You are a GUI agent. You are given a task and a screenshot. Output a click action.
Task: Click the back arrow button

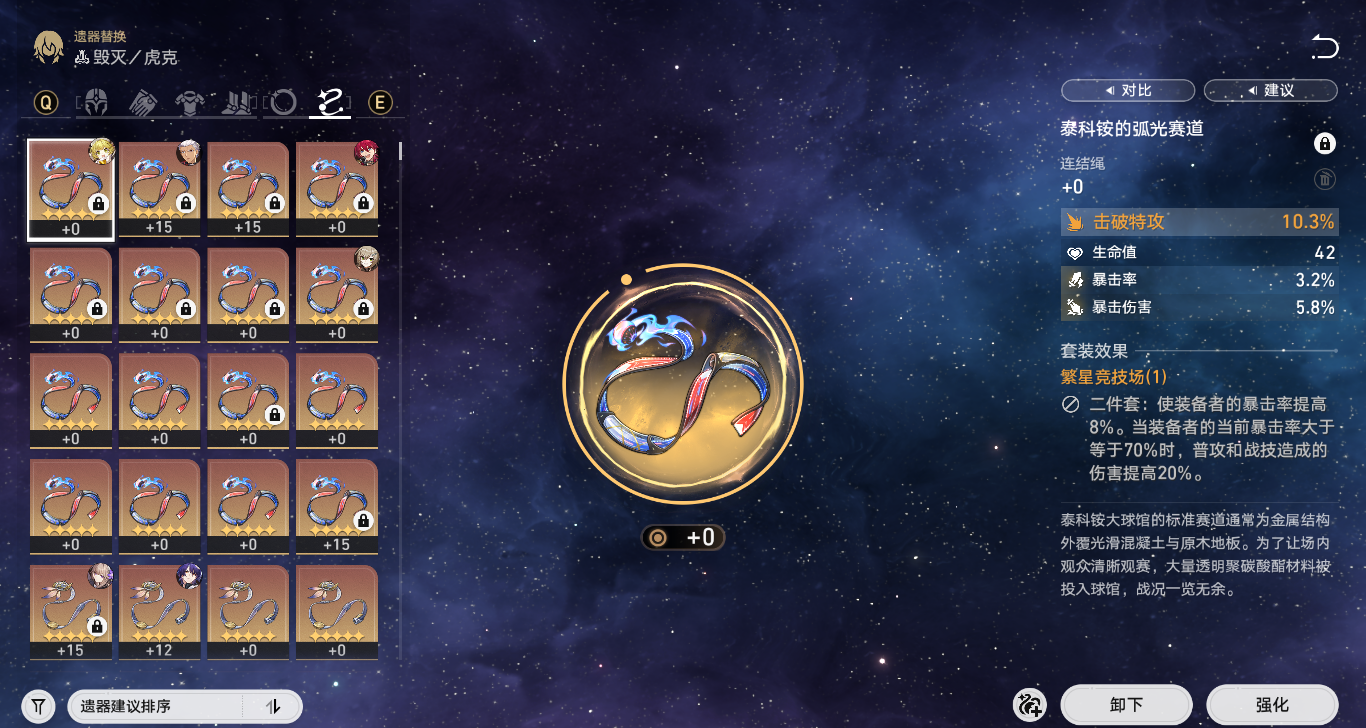tap(1324, 47)
